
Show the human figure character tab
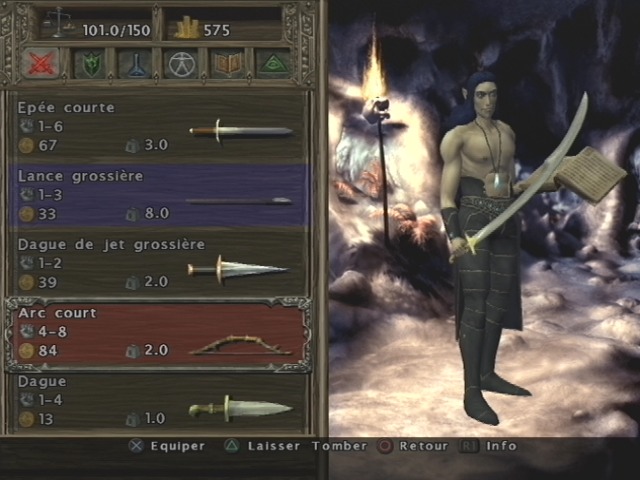[x=180, y=64]
